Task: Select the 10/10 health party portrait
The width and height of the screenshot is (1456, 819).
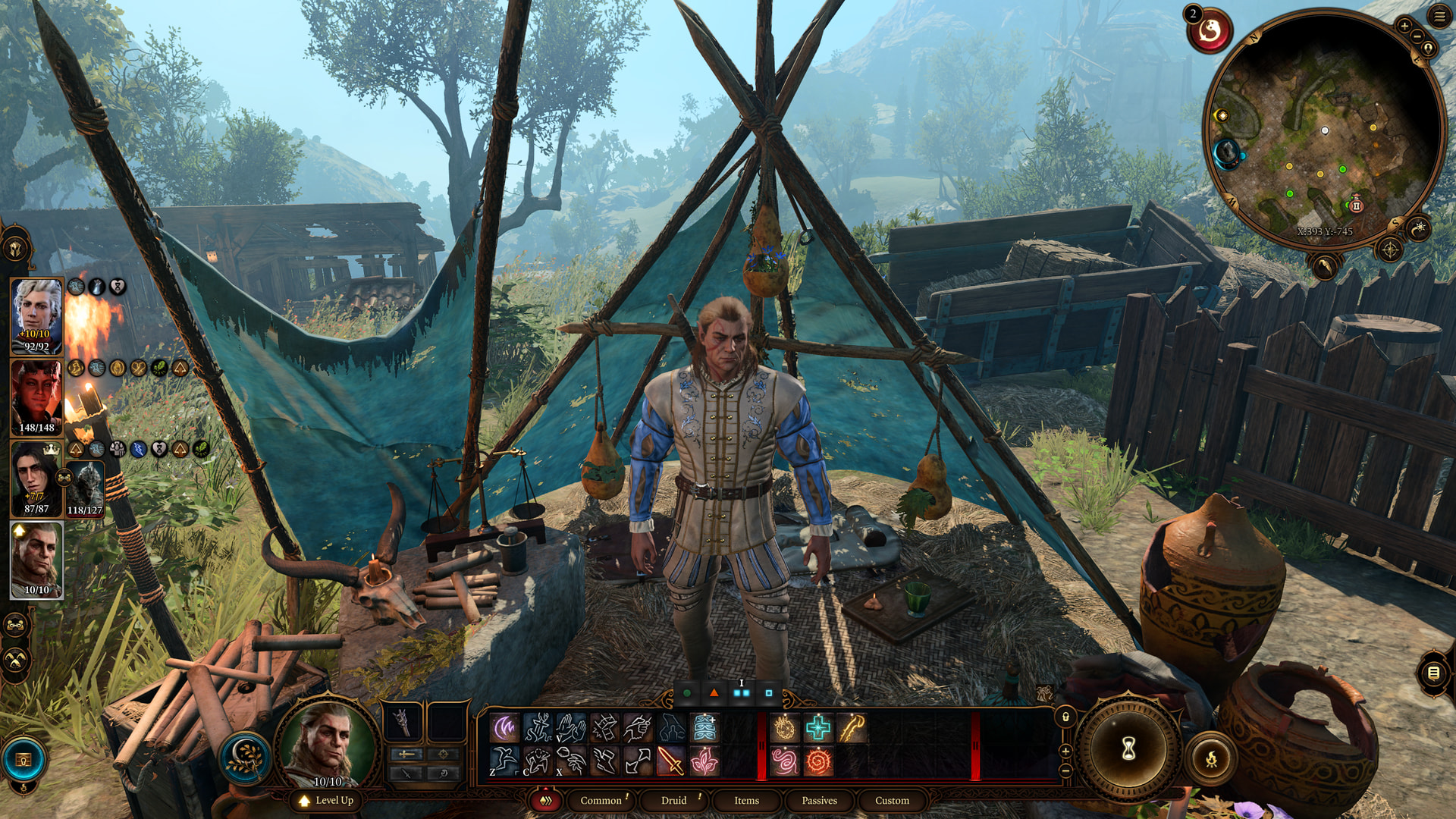Action: pos(36,560)
